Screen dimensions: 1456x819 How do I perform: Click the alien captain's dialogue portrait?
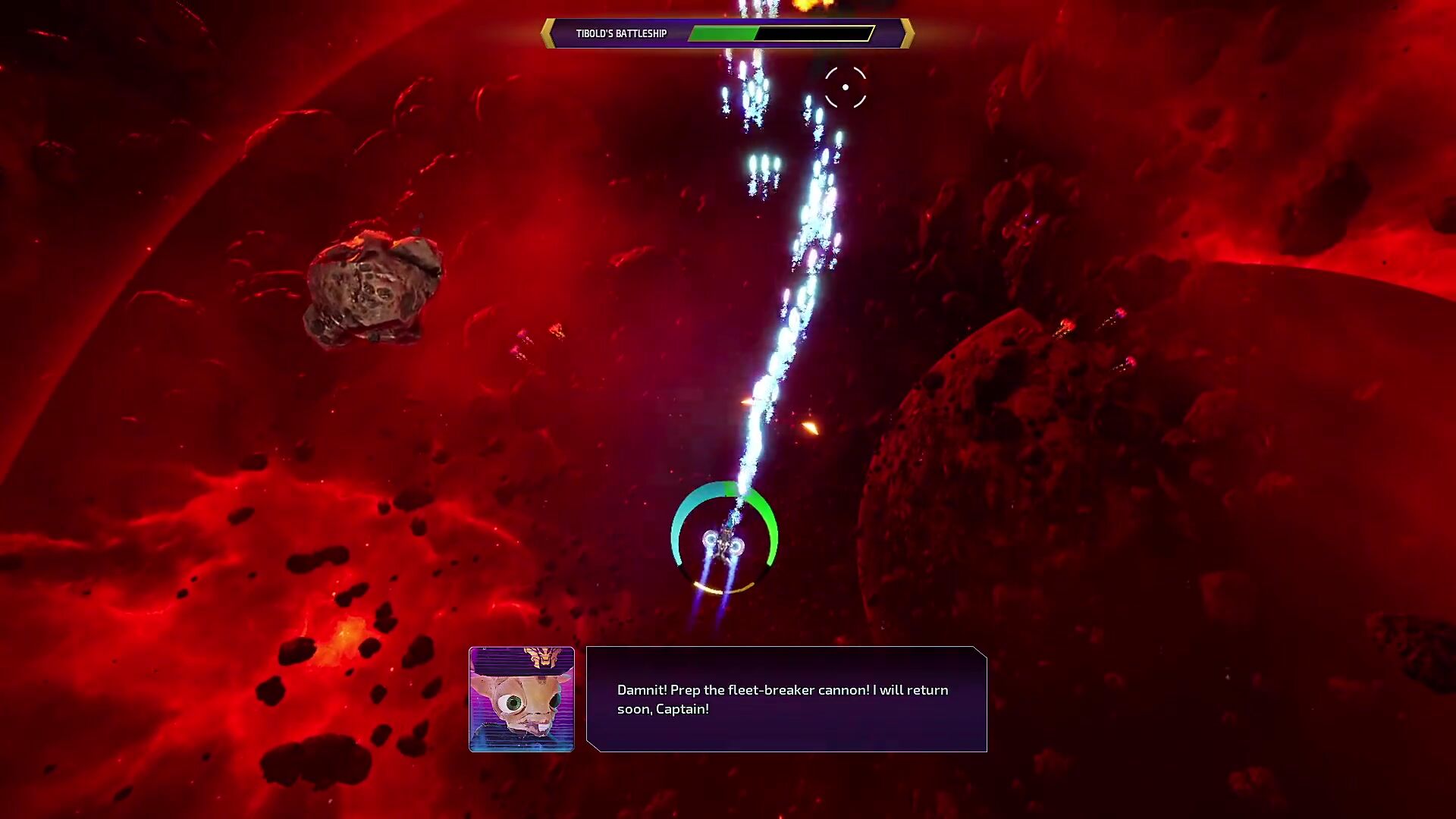[x=522, y=699]
